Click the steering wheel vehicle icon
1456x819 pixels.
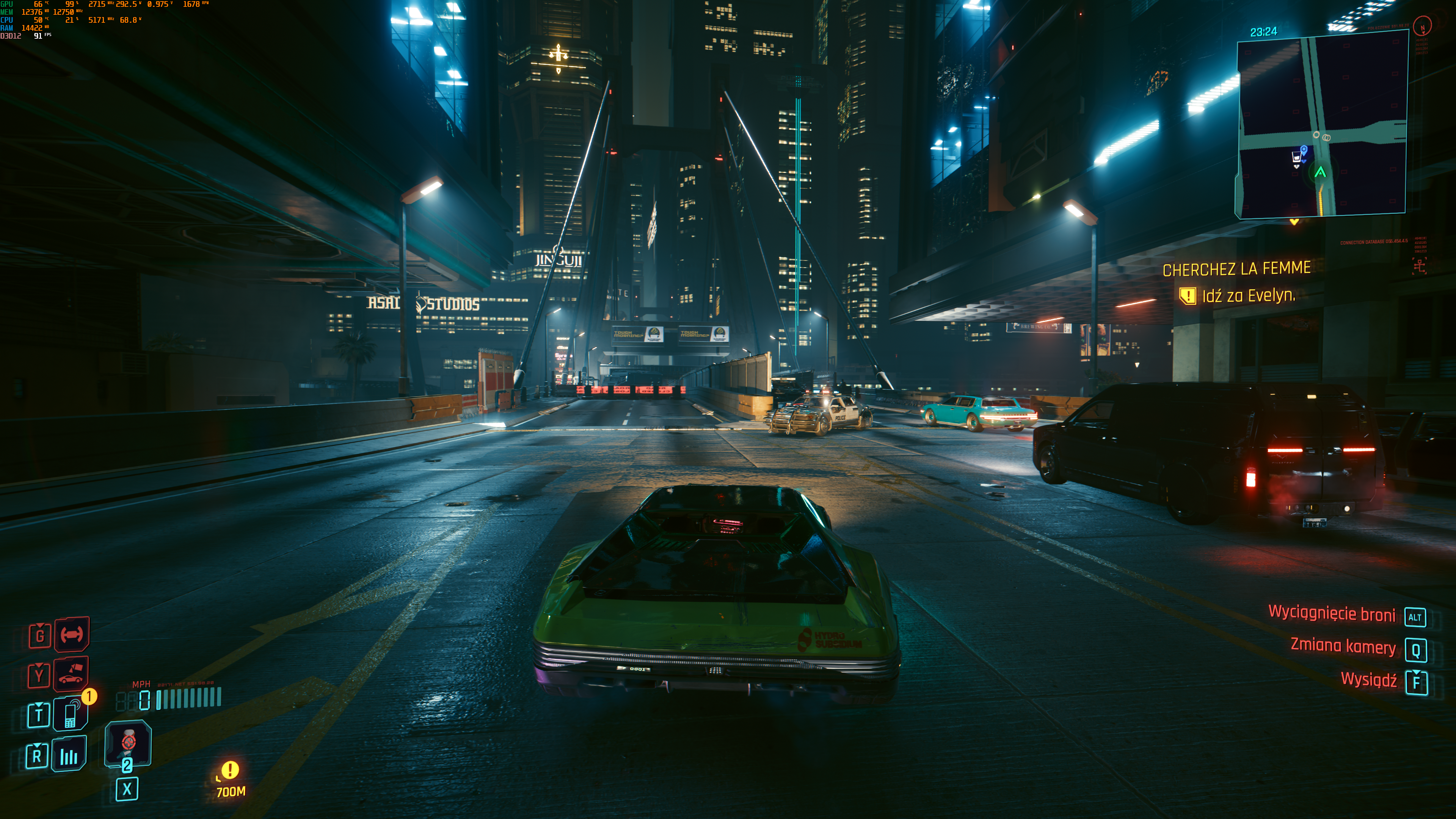point(72,634)
